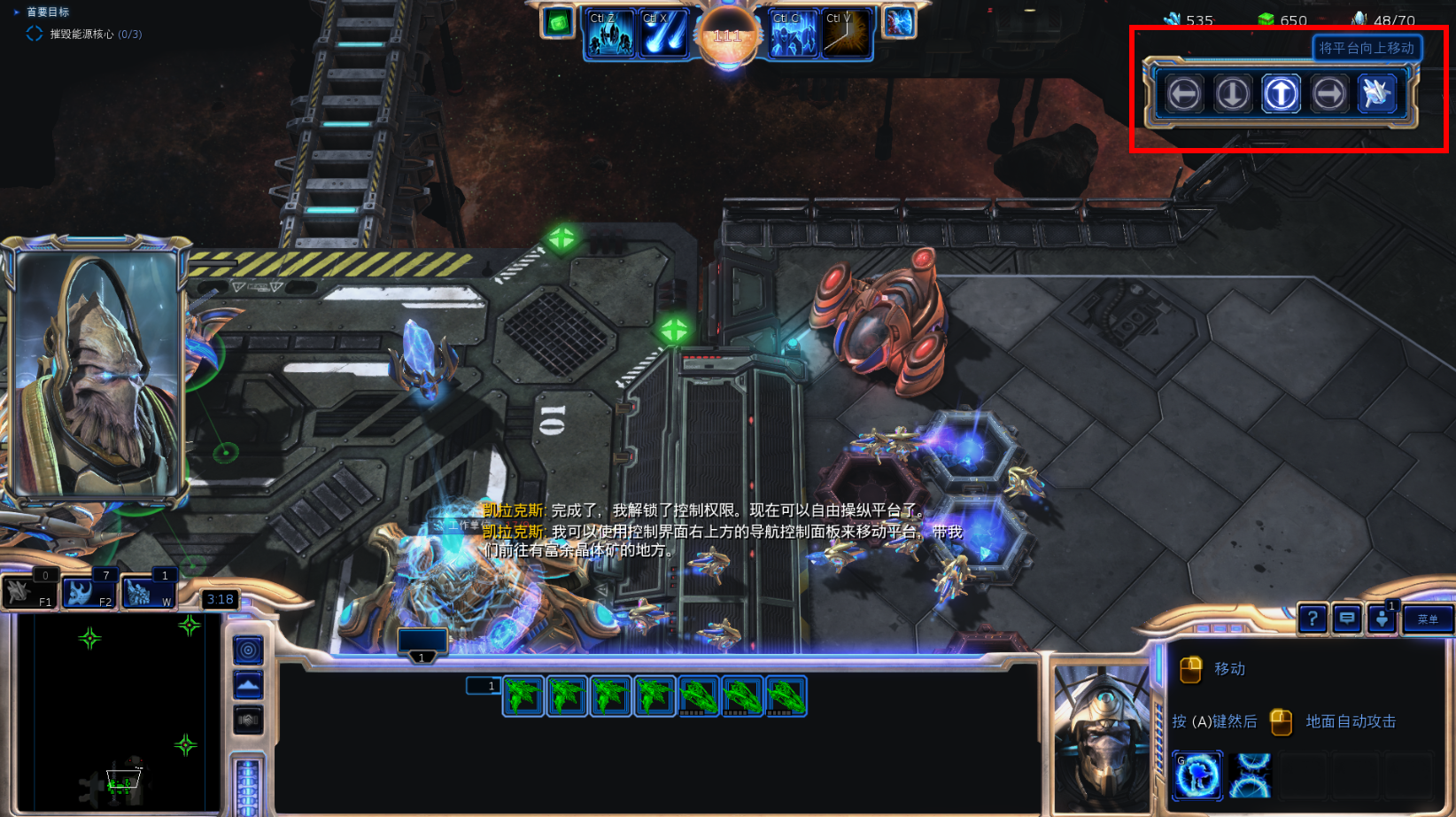
Task: Activate the Ctl X orbital strike ability
Action: [663, 34]
